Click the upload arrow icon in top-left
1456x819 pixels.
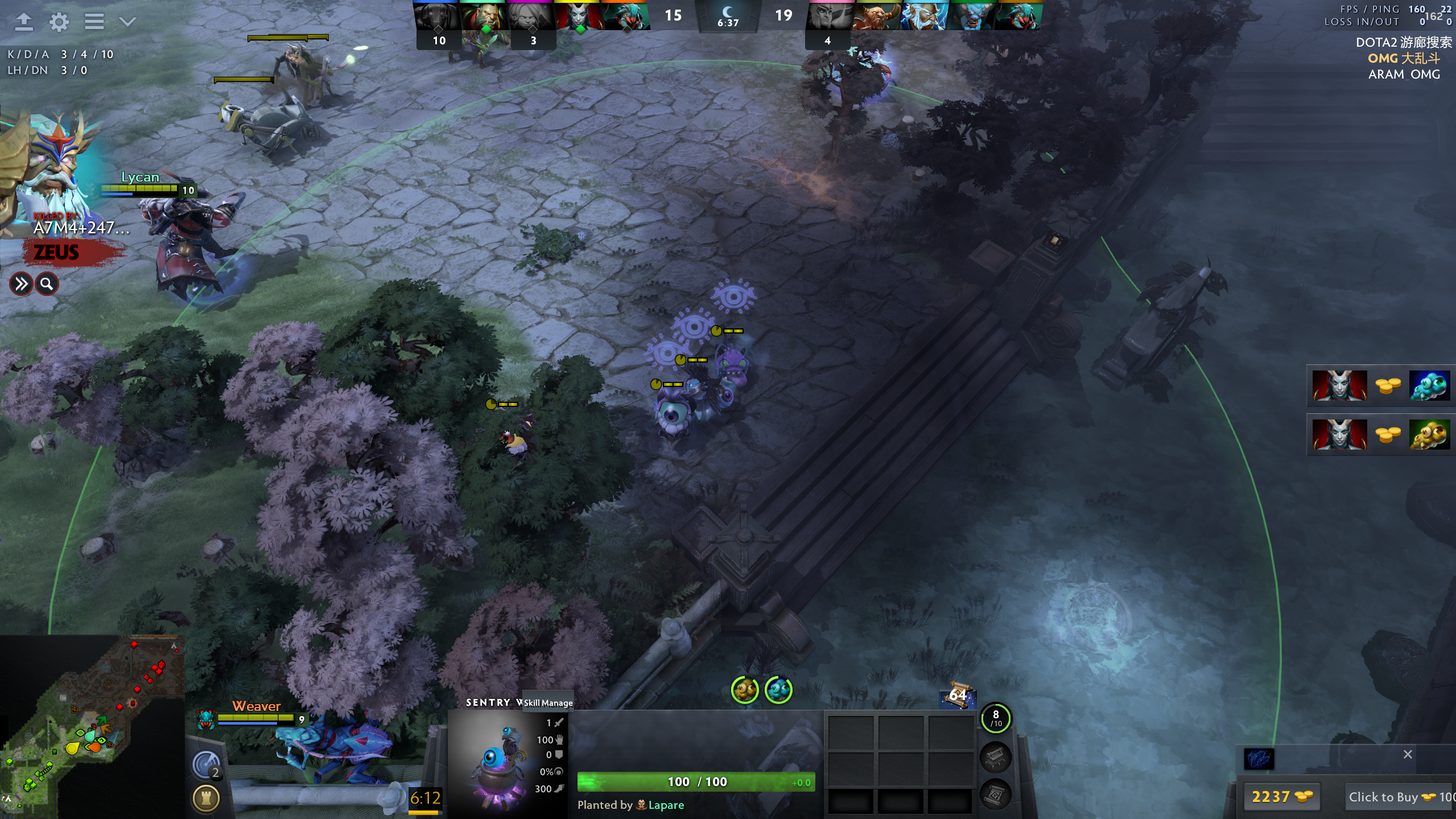[x=23, y=22]
